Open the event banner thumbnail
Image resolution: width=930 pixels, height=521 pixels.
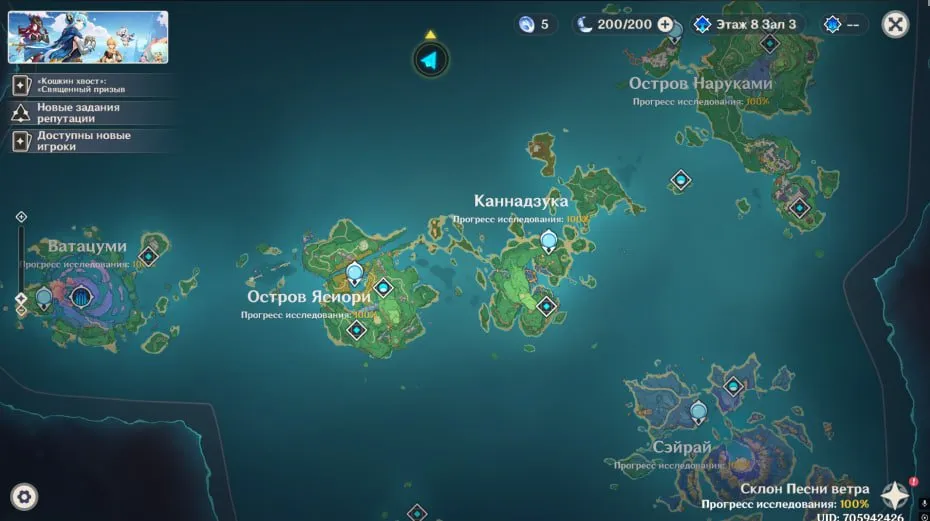coord(88,37)
